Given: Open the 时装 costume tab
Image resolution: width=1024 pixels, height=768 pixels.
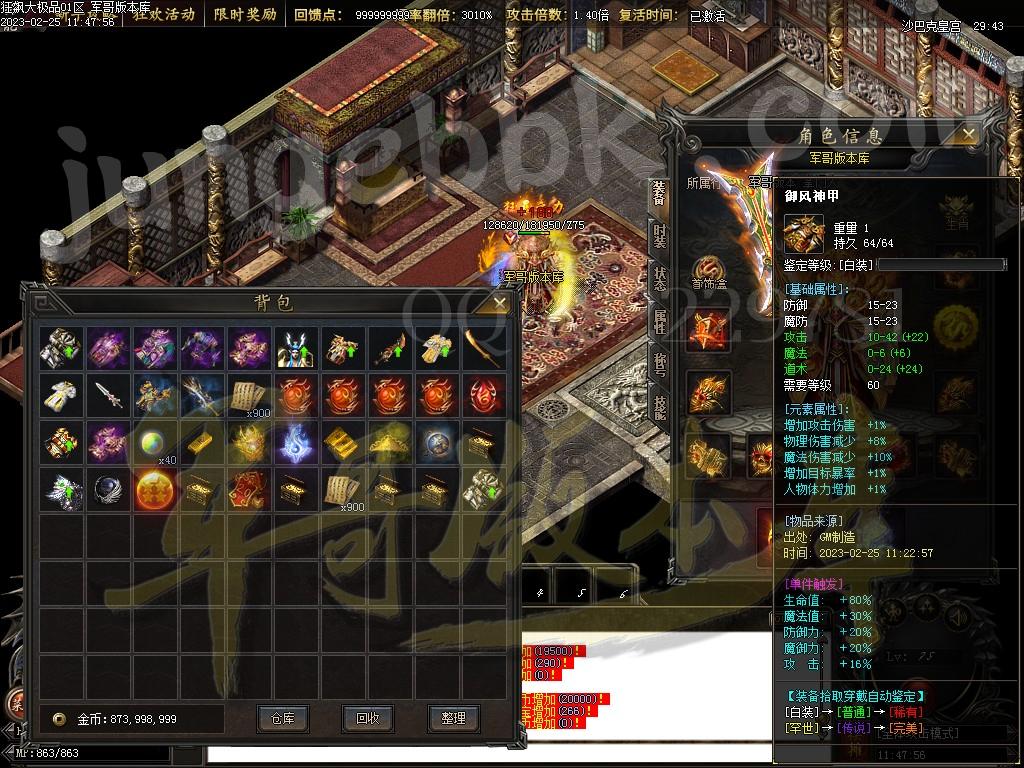Looking at the screenshot, I should click(x=659, y=236).
